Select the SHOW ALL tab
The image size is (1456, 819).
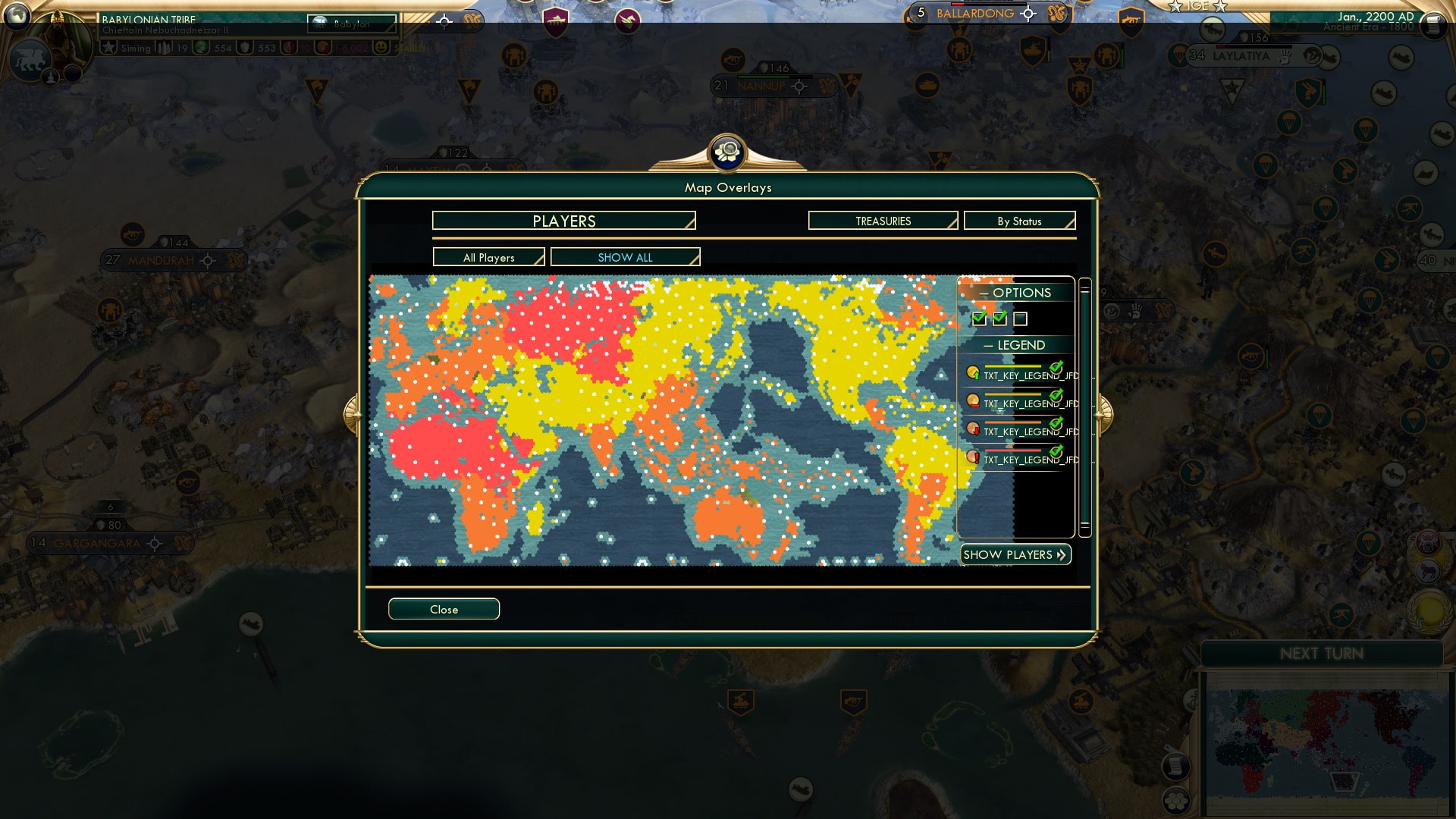click(625, 257)
